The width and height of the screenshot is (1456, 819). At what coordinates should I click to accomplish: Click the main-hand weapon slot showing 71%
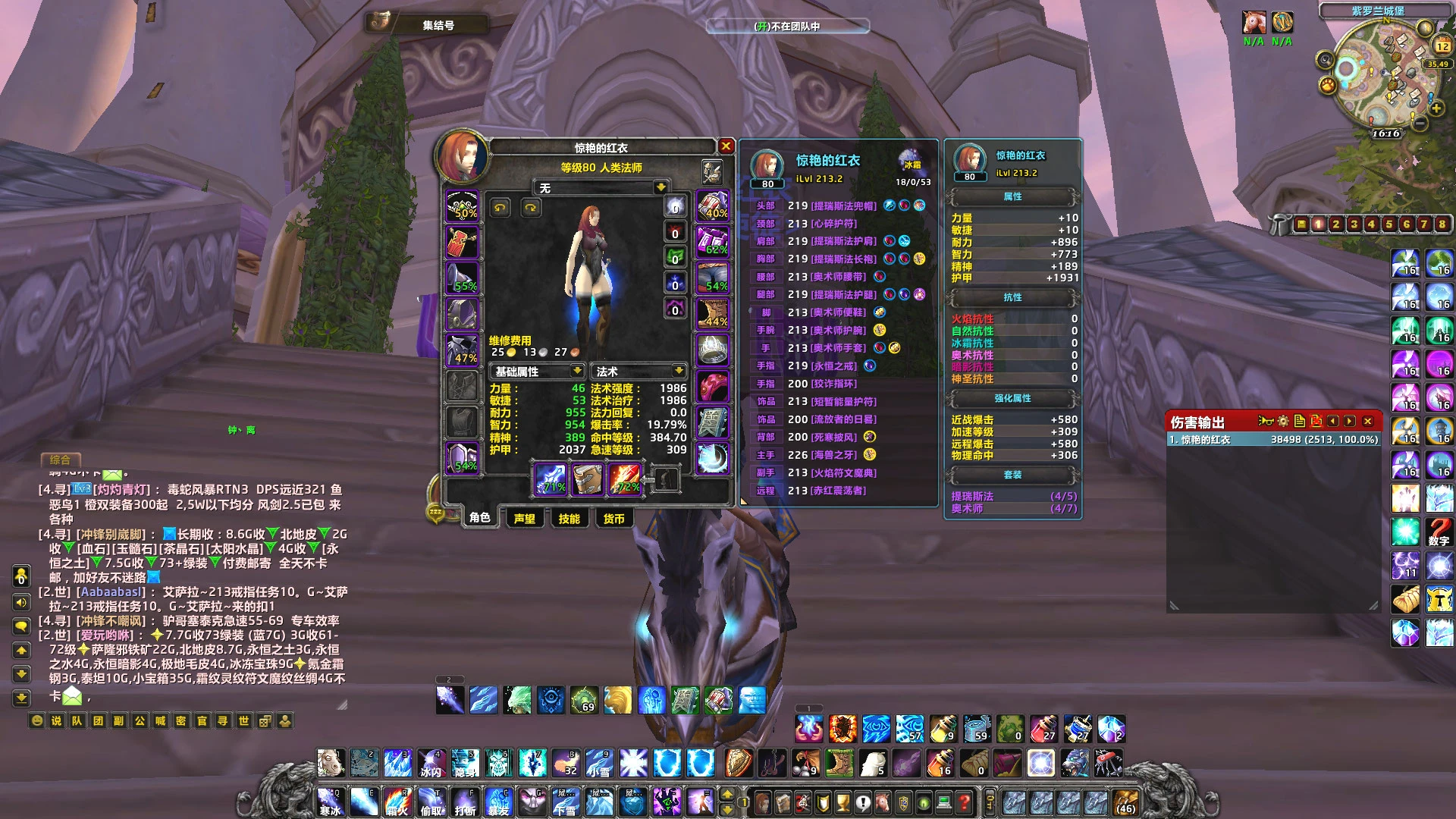pos(551,479)
